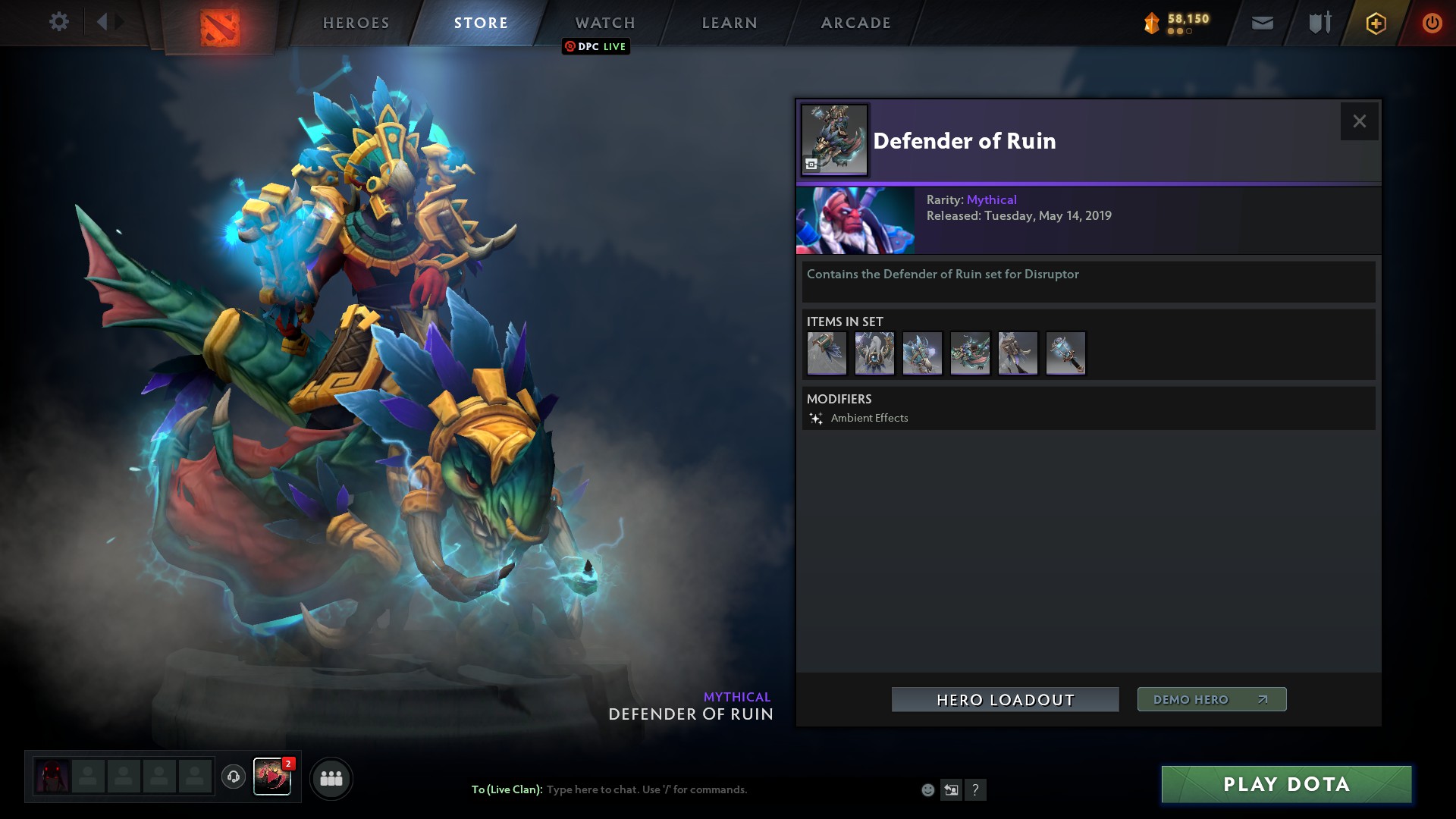The image size is (1456, 819).
Task: Open the party group button
Action: (x=331, y=778)
